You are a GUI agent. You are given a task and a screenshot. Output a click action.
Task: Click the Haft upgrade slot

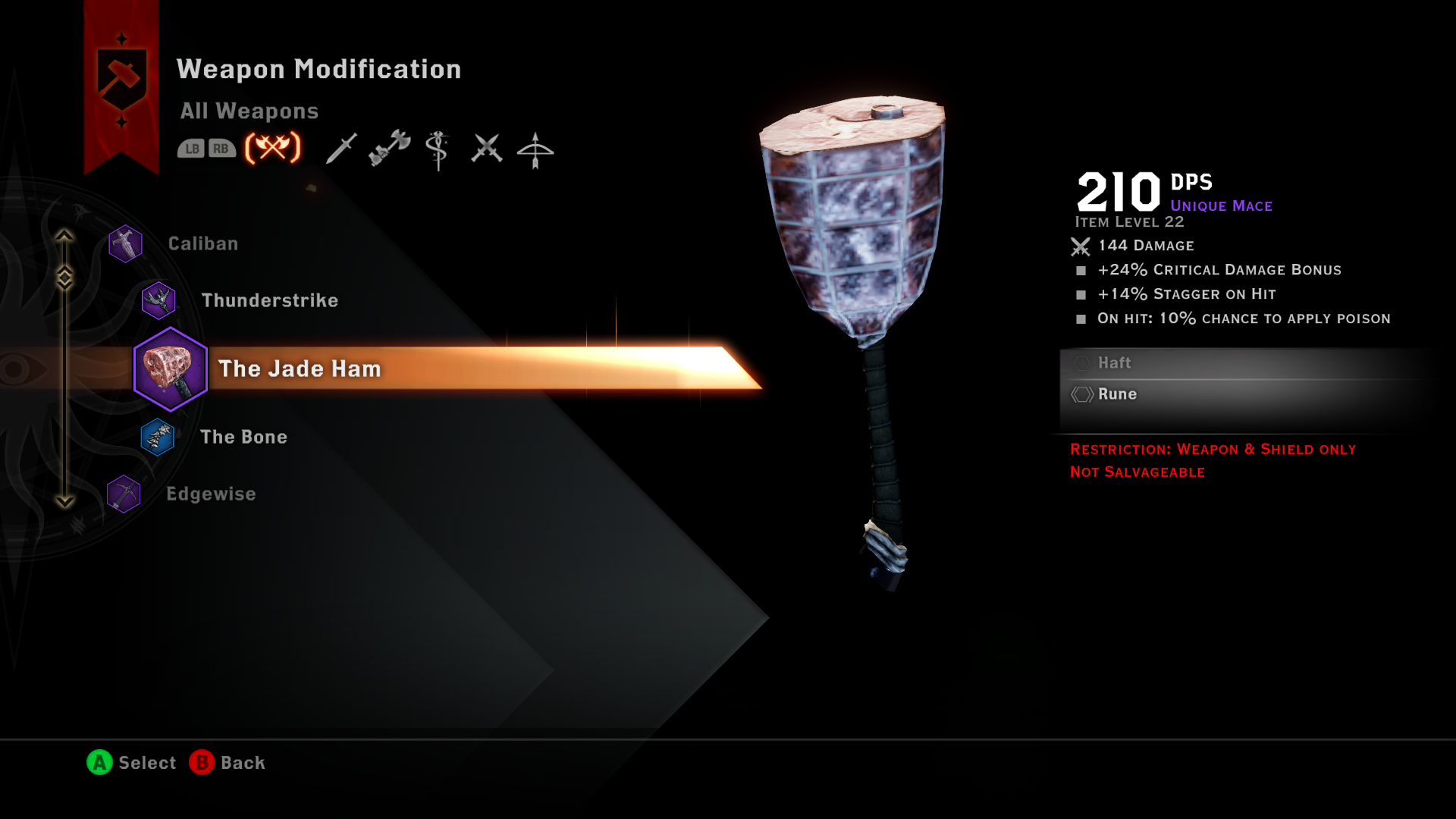pyautogui.click(x=1114, y=363)
